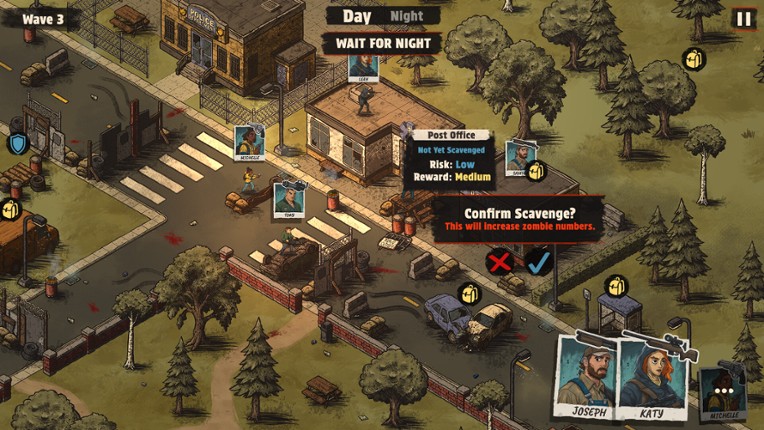Click the Wait For Night button

click(383, 43)
